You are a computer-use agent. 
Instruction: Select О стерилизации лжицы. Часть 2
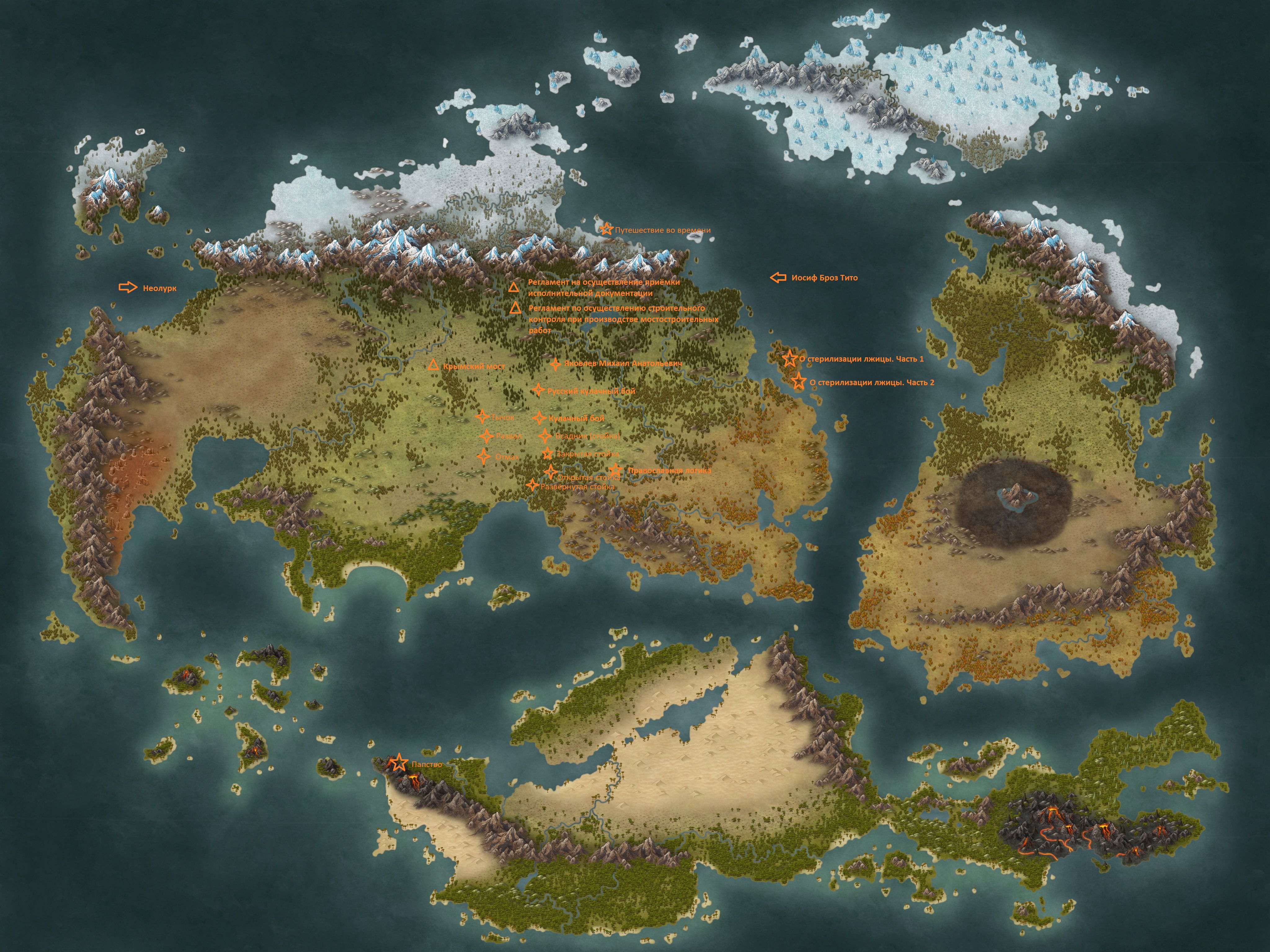pos(798,381)
